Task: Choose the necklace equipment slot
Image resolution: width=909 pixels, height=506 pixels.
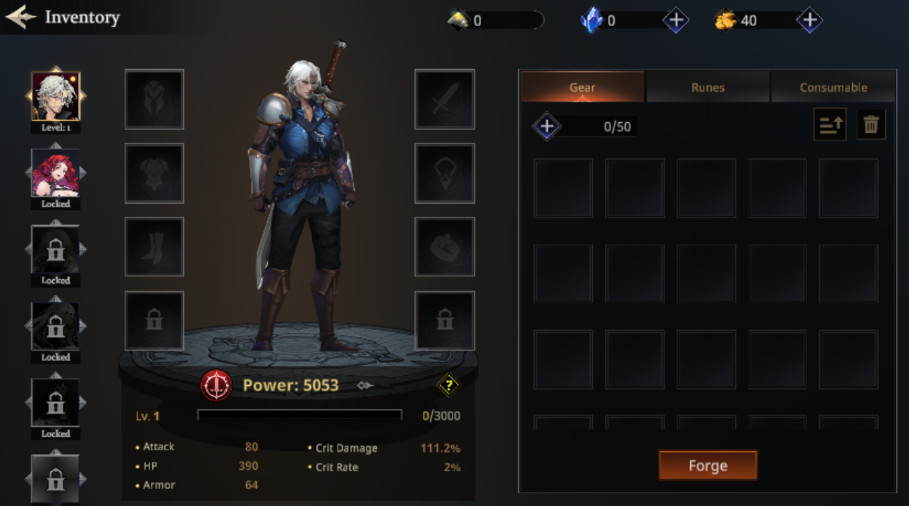Action: 444,173
